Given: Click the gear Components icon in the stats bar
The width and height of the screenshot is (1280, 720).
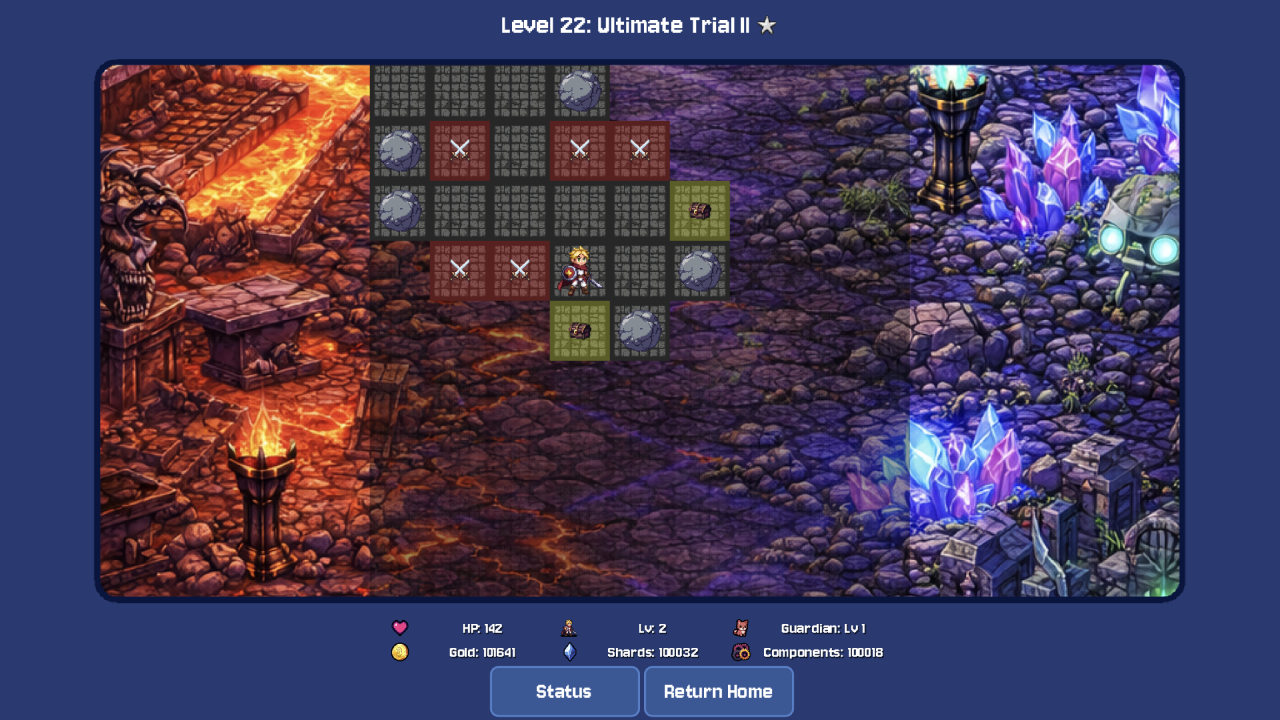Looking at the screenshot, I should click(x=741, y=652).
